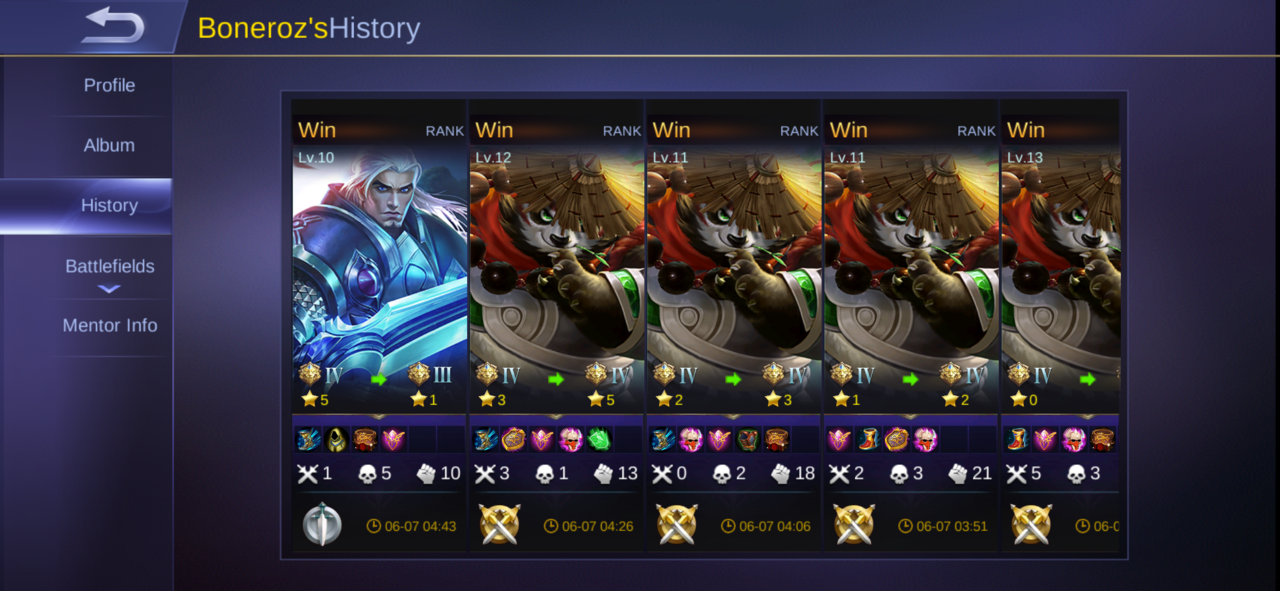Go back using the return arrow
The height and width of the screenshot is (591, 1280).
112,26
